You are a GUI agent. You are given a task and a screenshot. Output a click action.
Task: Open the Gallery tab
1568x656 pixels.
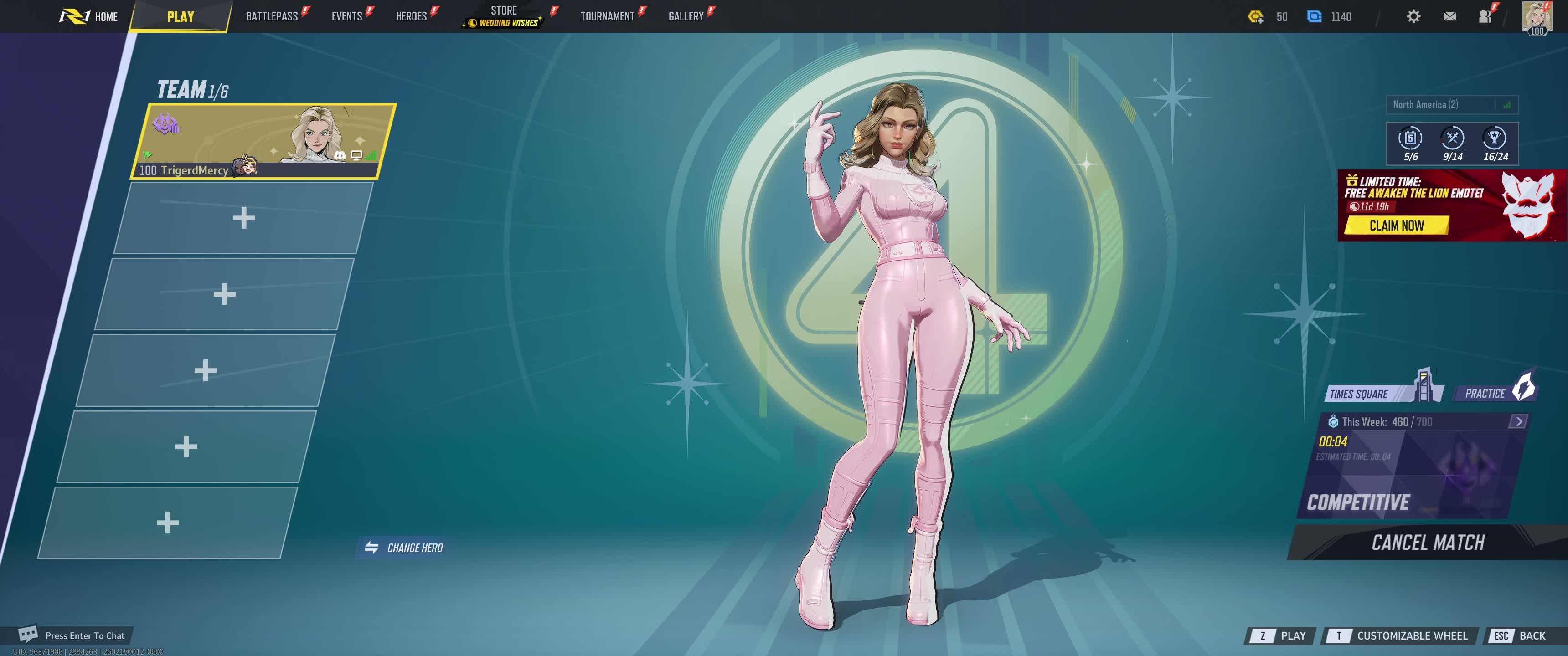(x=686, y=16)
